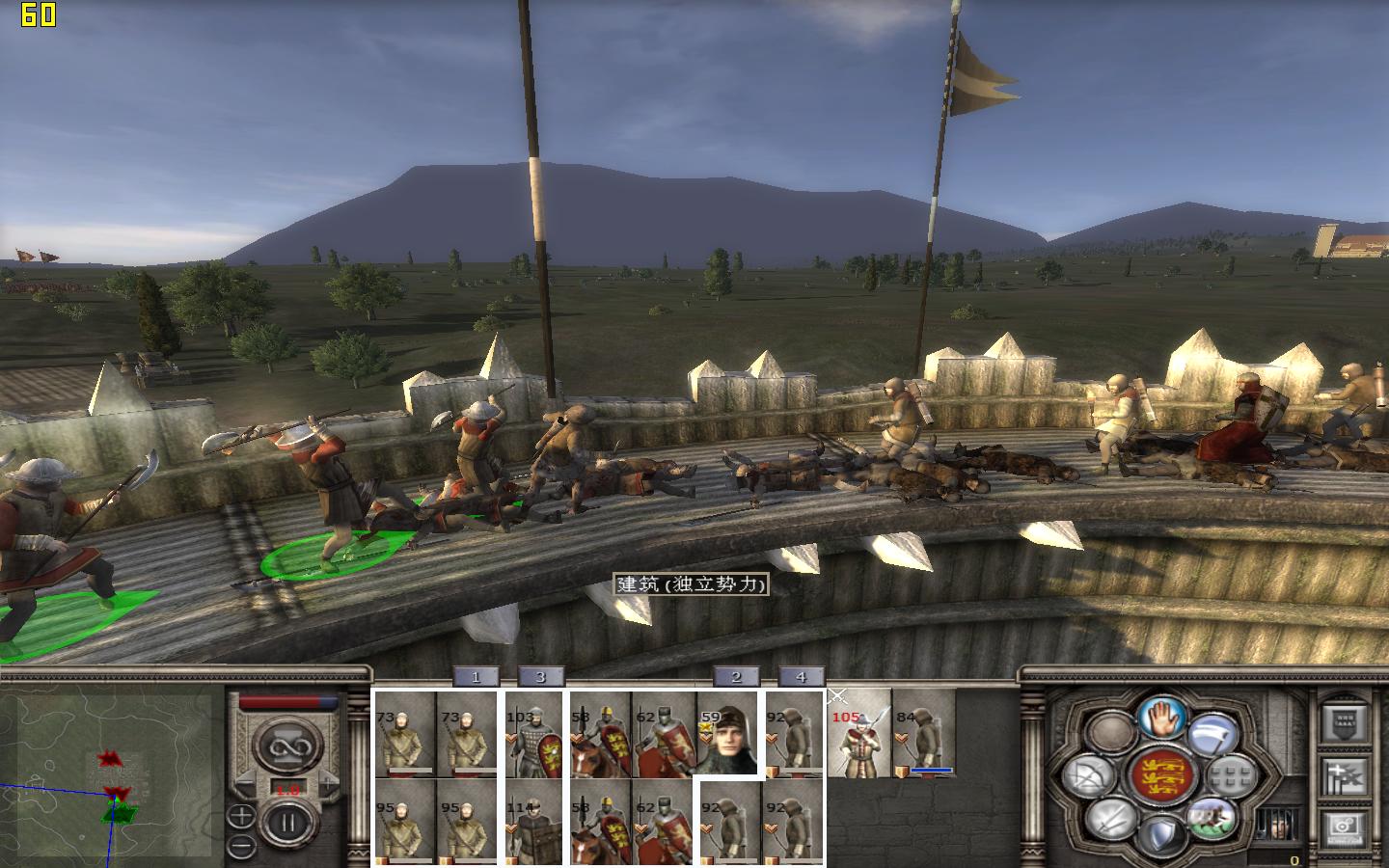Select the hooded unit card showing 84
Image resolution: width=1389 pixels, height=868 pixels.
(x=923, y=735)
